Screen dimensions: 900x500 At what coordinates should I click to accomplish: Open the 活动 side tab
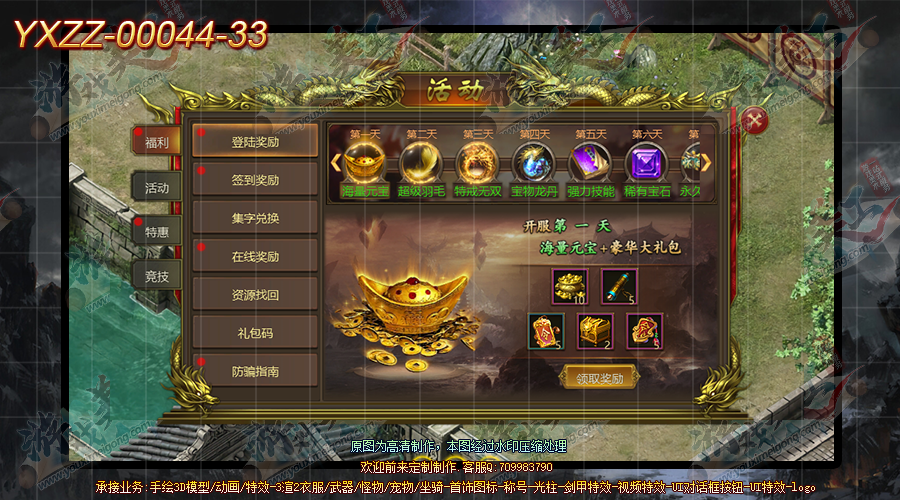156,188
